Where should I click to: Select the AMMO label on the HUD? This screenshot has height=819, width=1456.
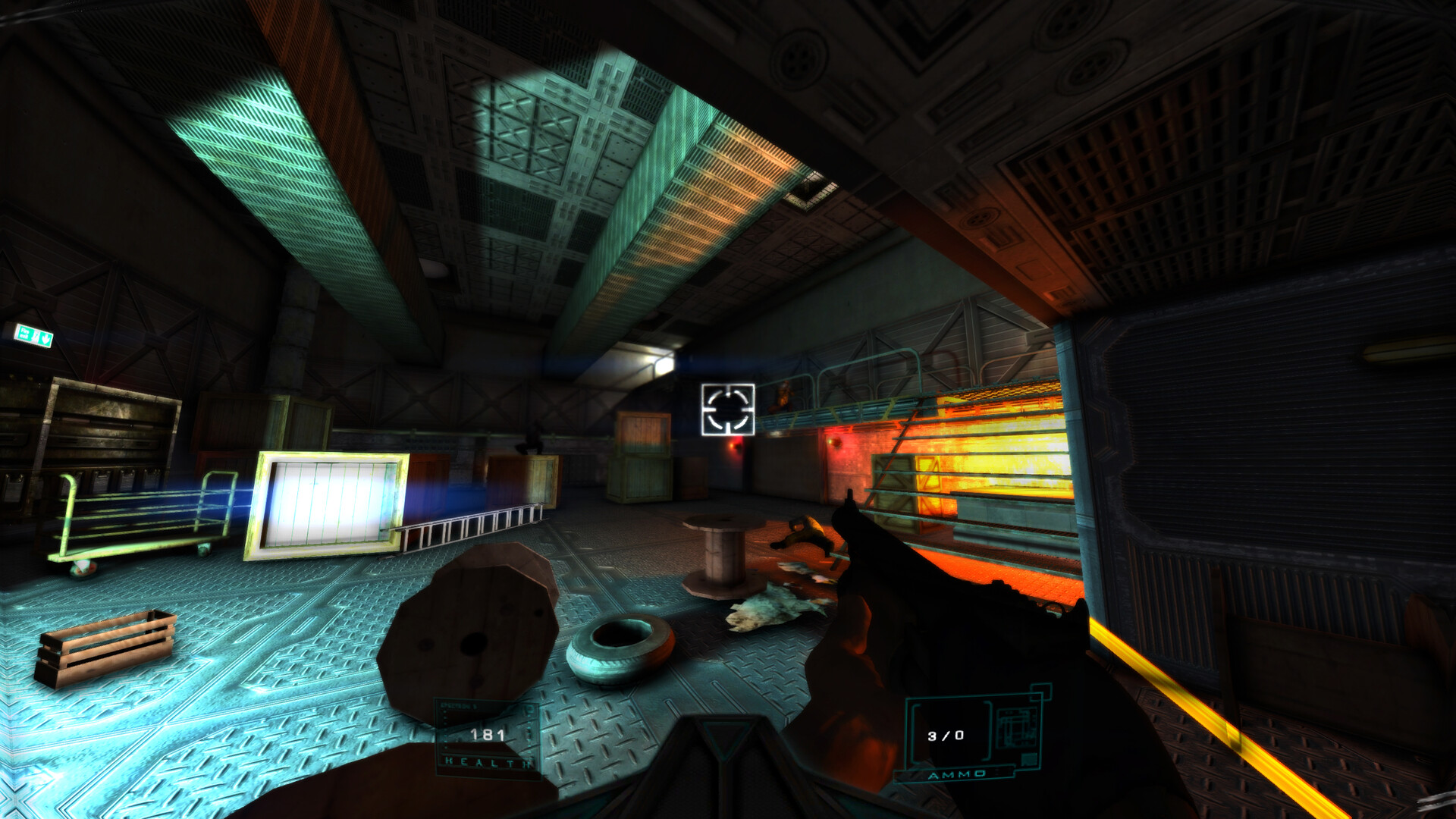coord(957,775)
